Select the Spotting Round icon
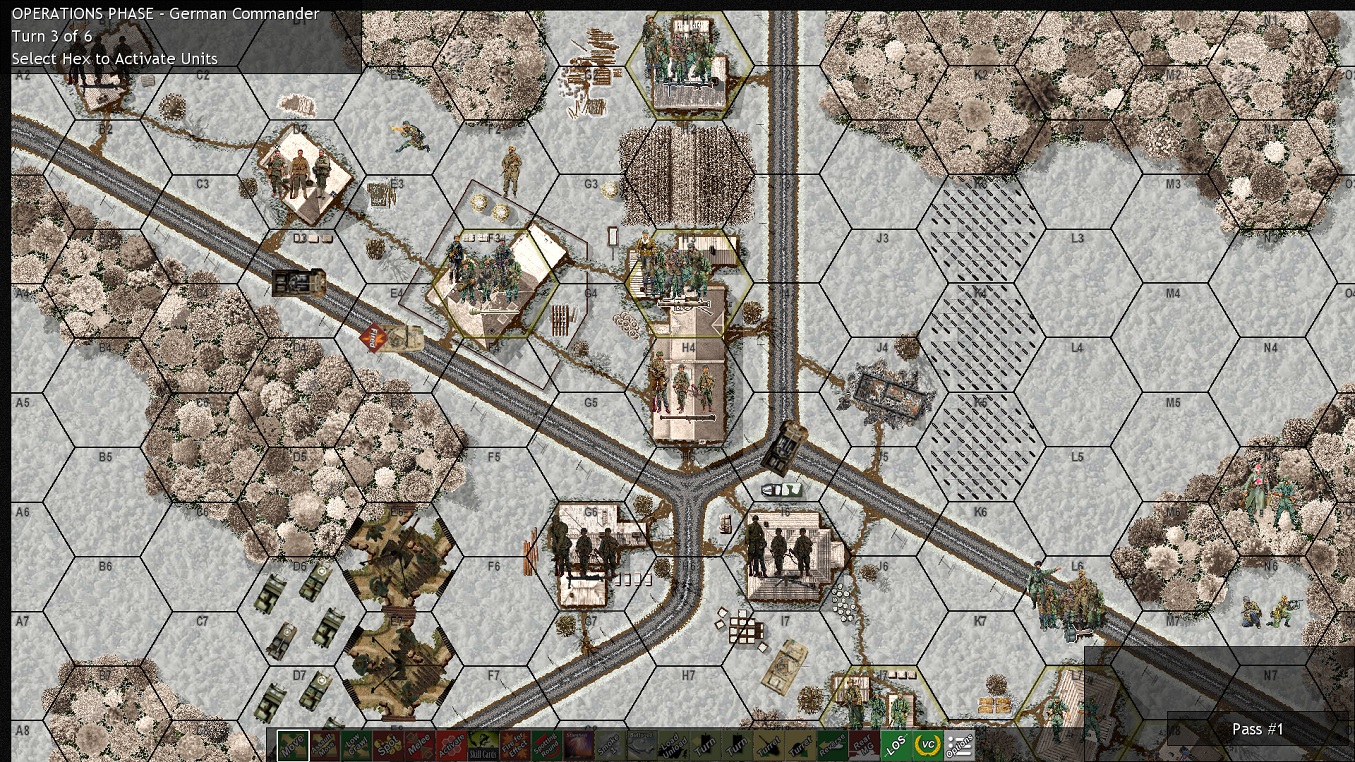Image resolution: width=1355 pixels, height=762 pixels. 546,744
